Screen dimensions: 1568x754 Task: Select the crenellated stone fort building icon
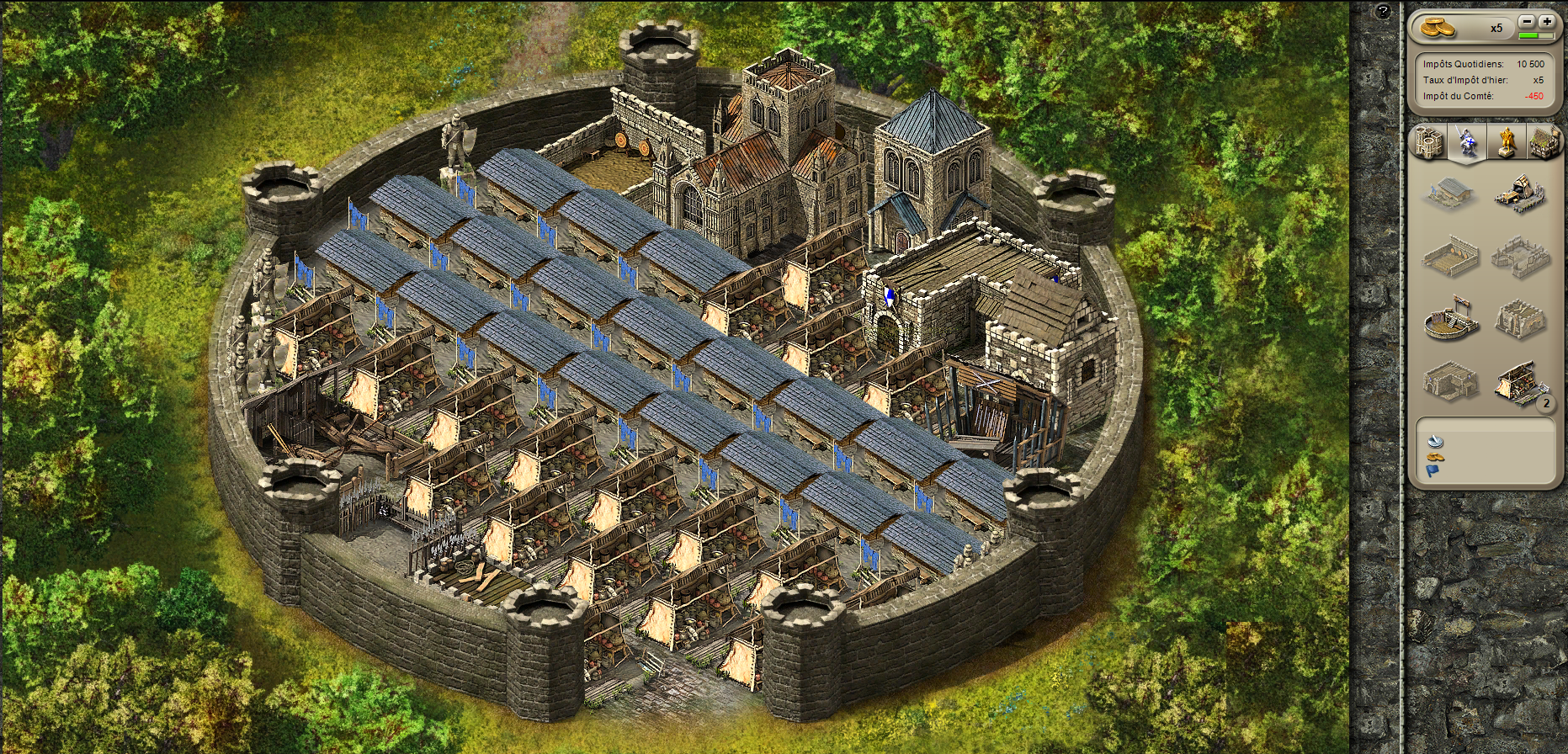point(1520,320)
